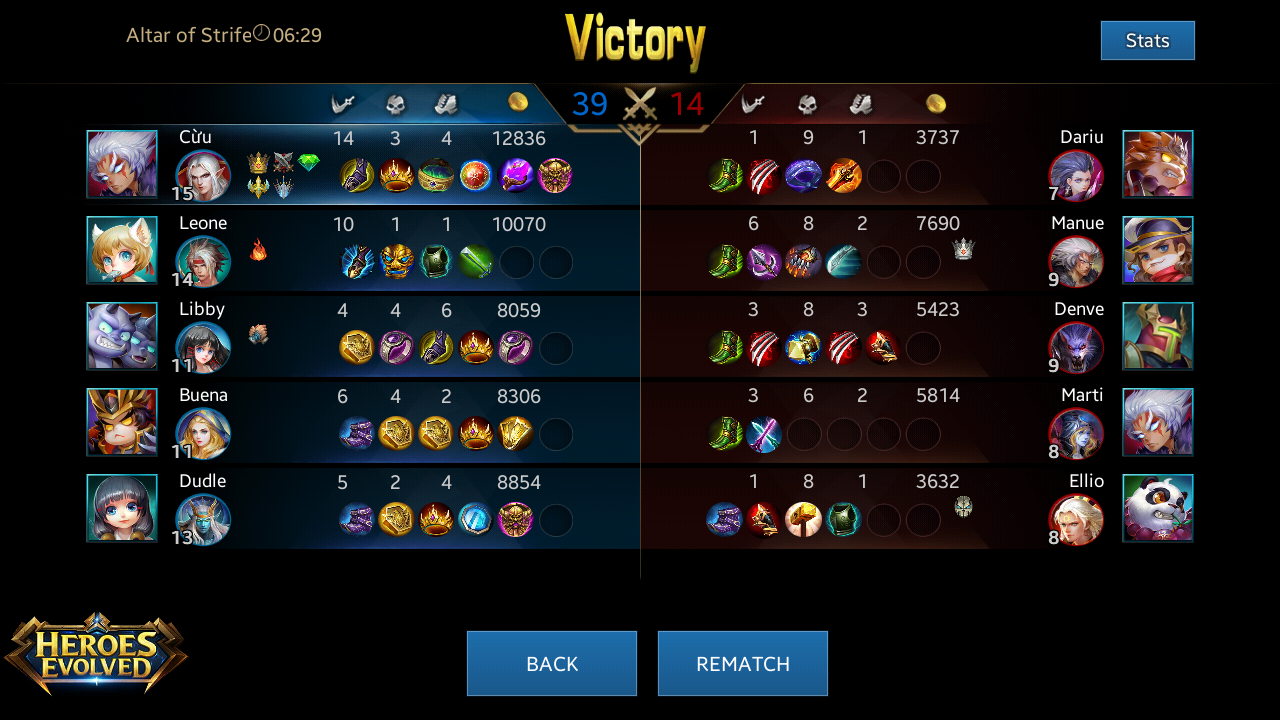Select player Cừu's hero avatar
The image size is (1280, 720).
click(x=203, y=176)
